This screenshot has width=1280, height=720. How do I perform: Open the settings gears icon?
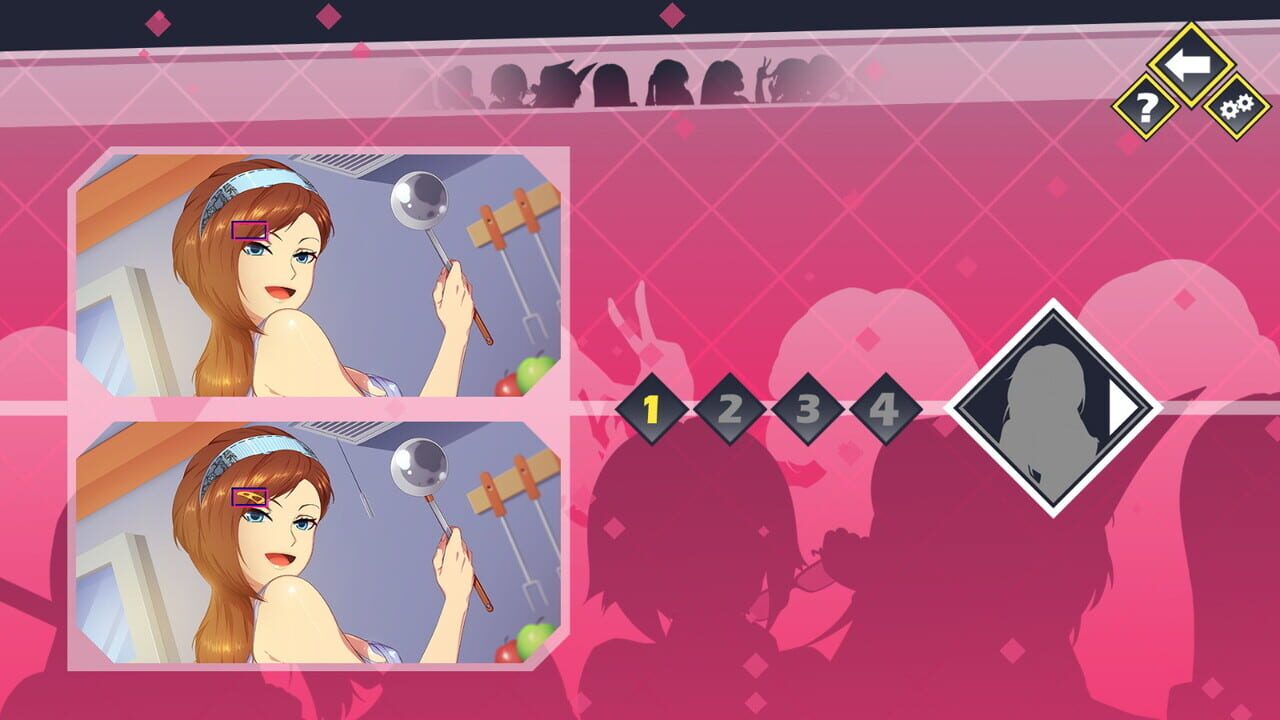1235,105
